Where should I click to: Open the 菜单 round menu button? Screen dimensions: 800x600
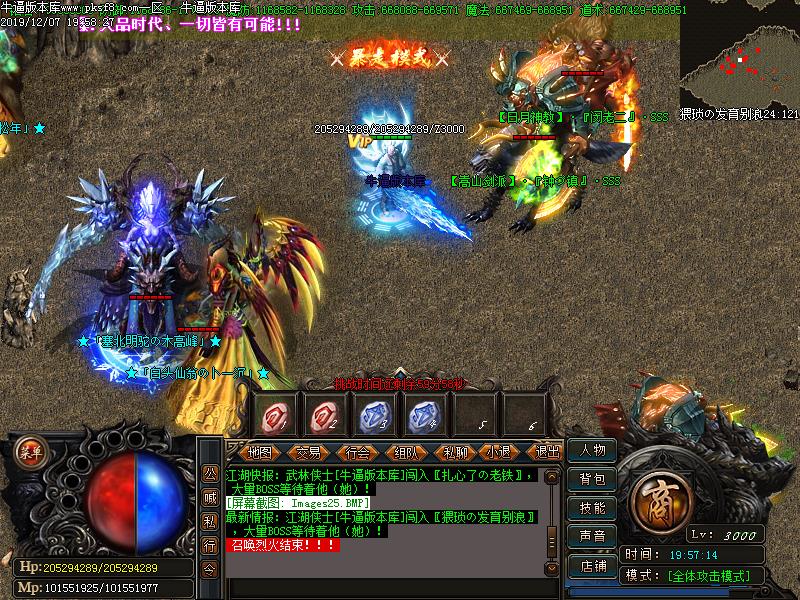pyautogui.click(x=31, y=452)
